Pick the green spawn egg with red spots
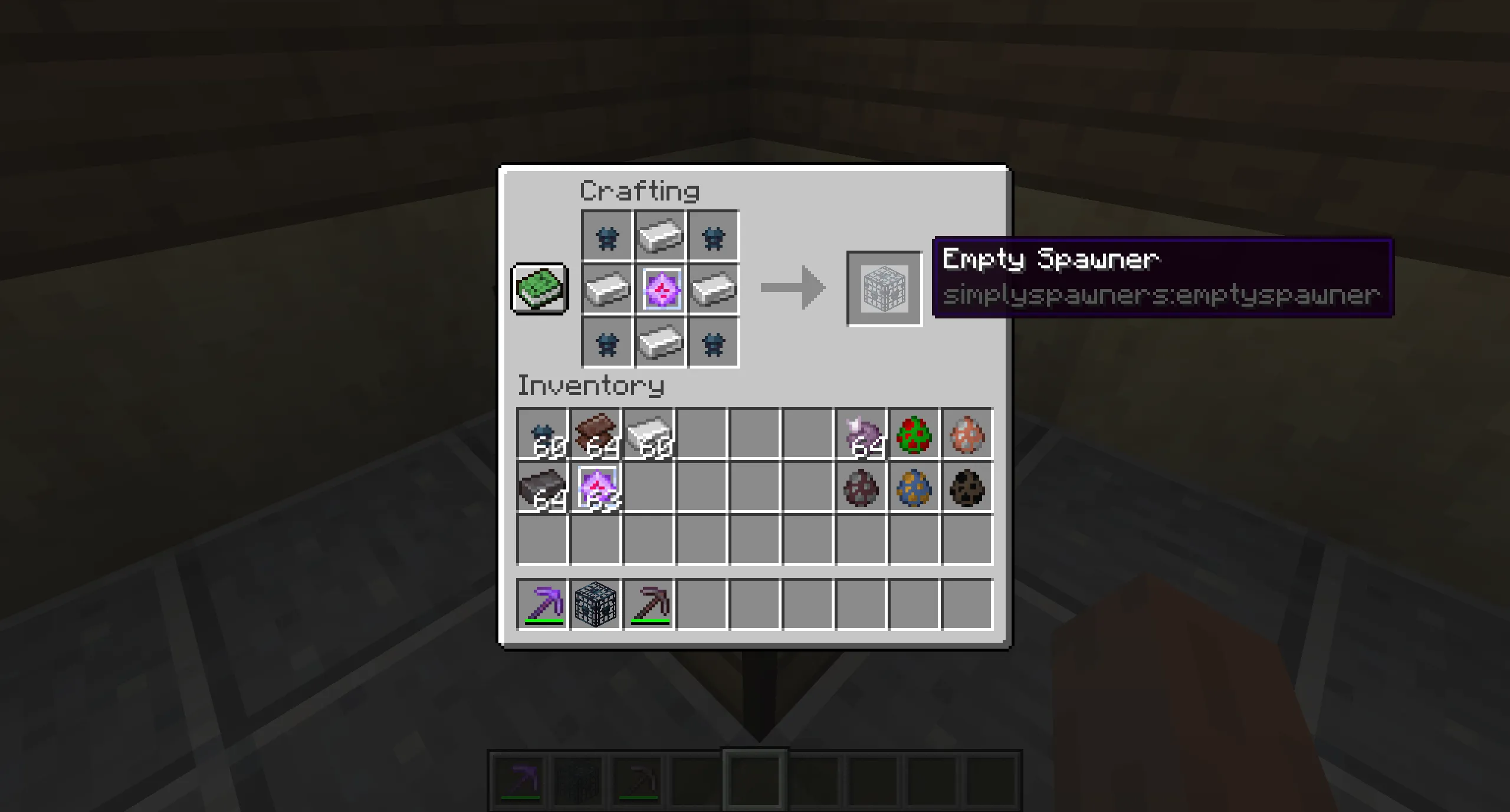 [x=914, y=435]
